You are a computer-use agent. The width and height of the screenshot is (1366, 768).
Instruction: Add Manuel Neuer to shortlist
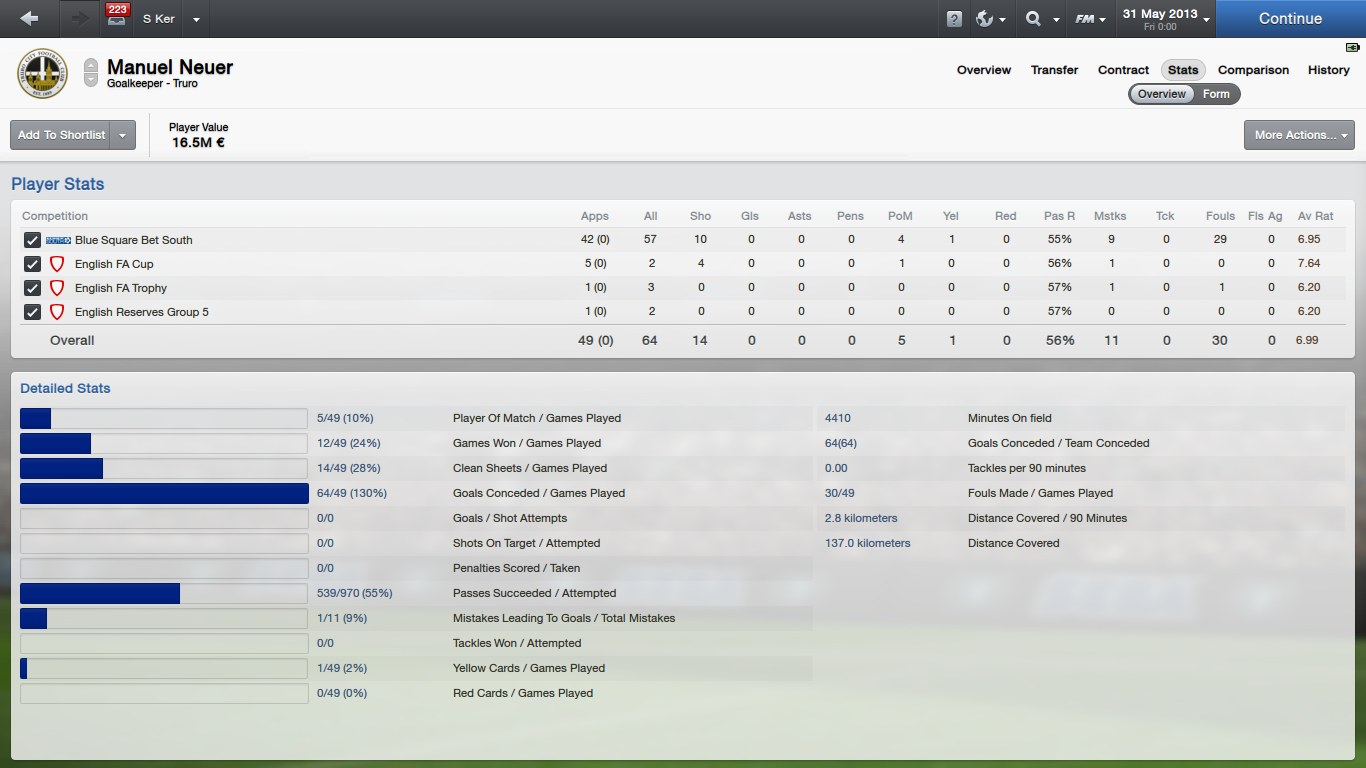61,135
